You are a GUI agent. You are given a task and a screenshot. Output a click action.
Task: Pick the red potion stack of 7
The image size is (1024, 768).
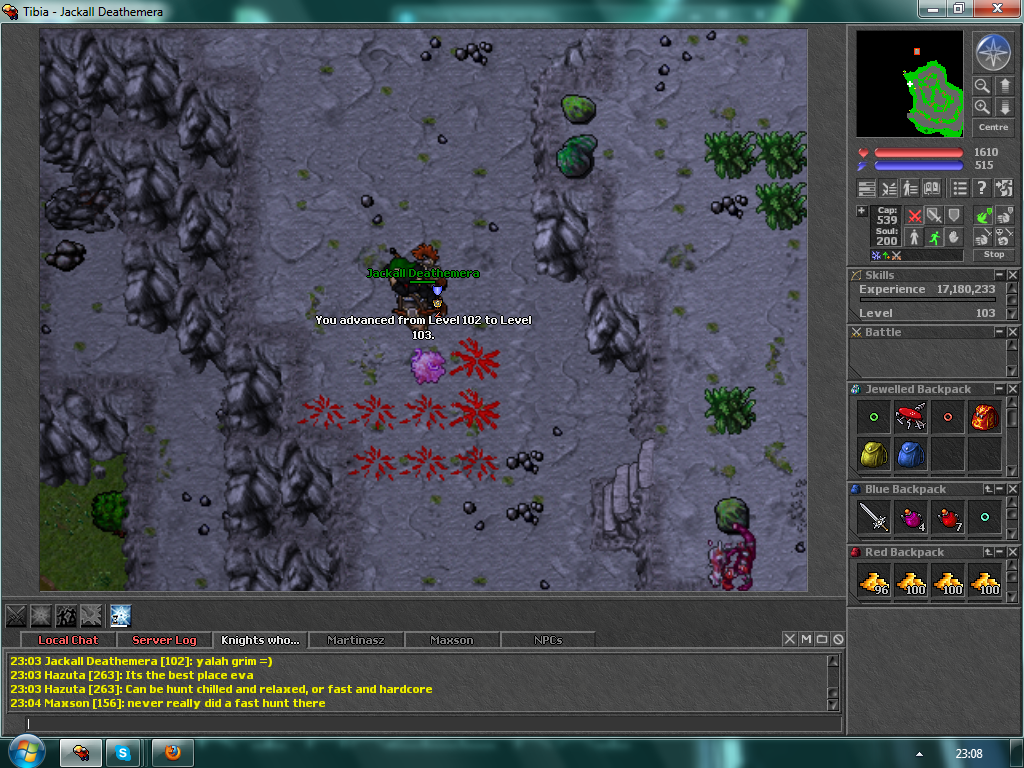pos(947,518)
